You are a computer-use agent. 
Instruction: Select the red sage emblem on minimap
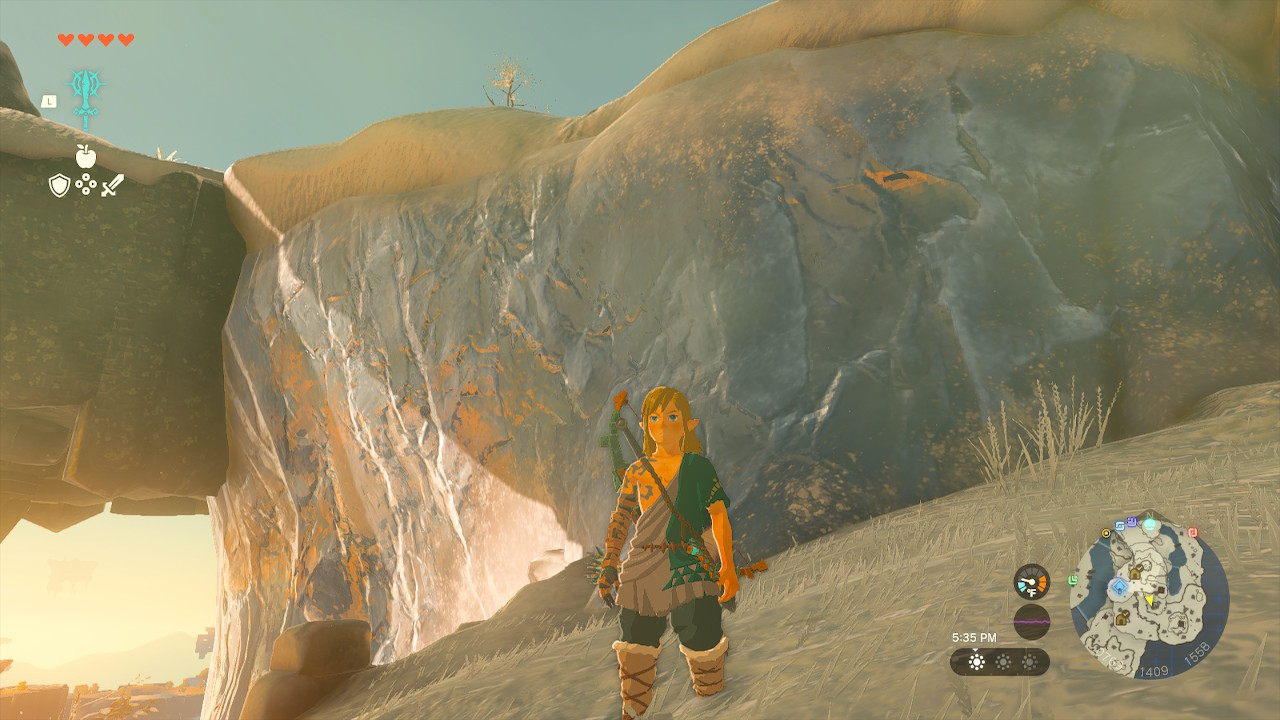pos(1192,531)
